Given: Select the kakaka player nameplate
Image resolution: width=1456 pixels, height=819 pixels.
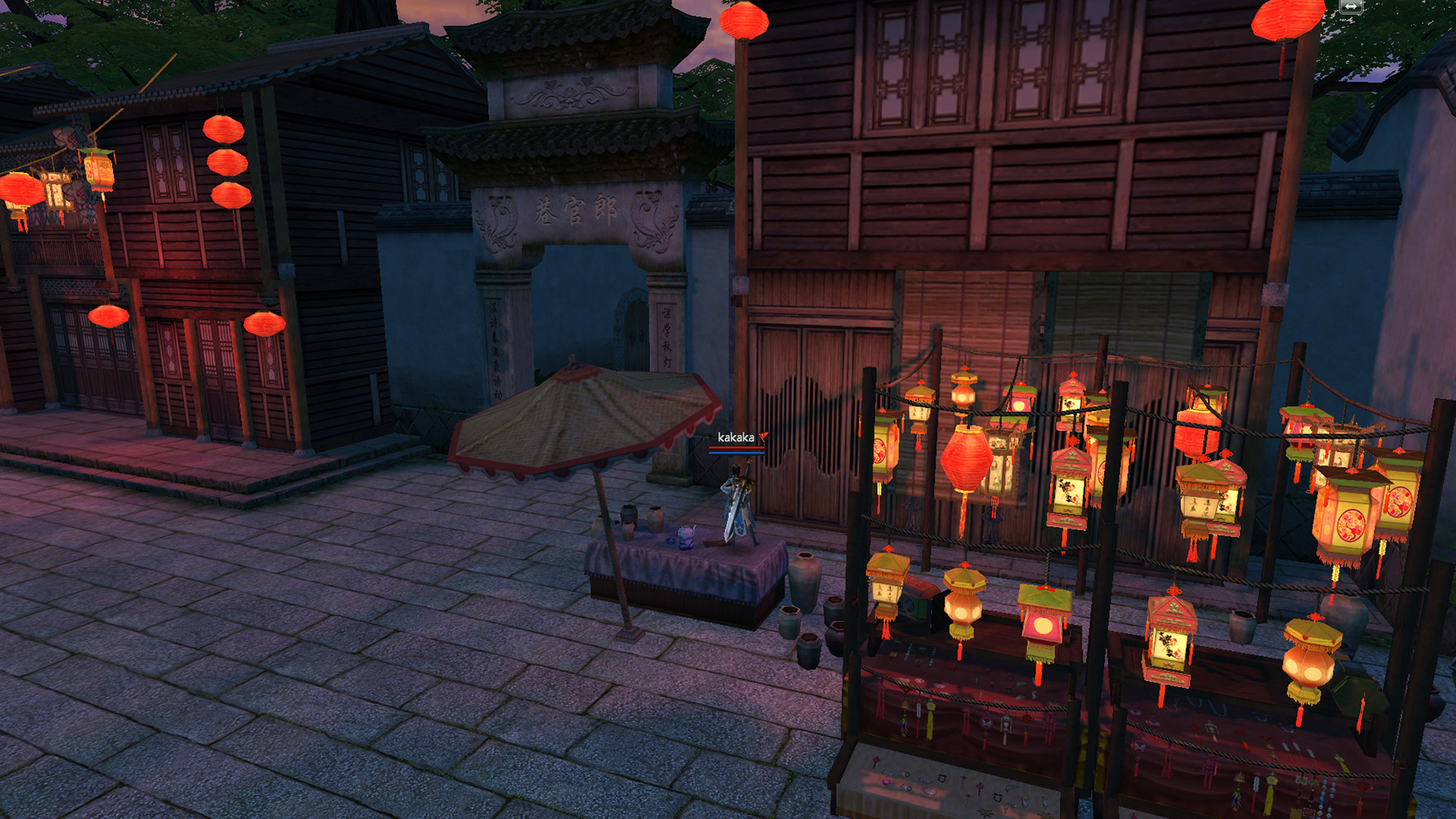Looking at the screenshot, I should (x=736, y=438).
